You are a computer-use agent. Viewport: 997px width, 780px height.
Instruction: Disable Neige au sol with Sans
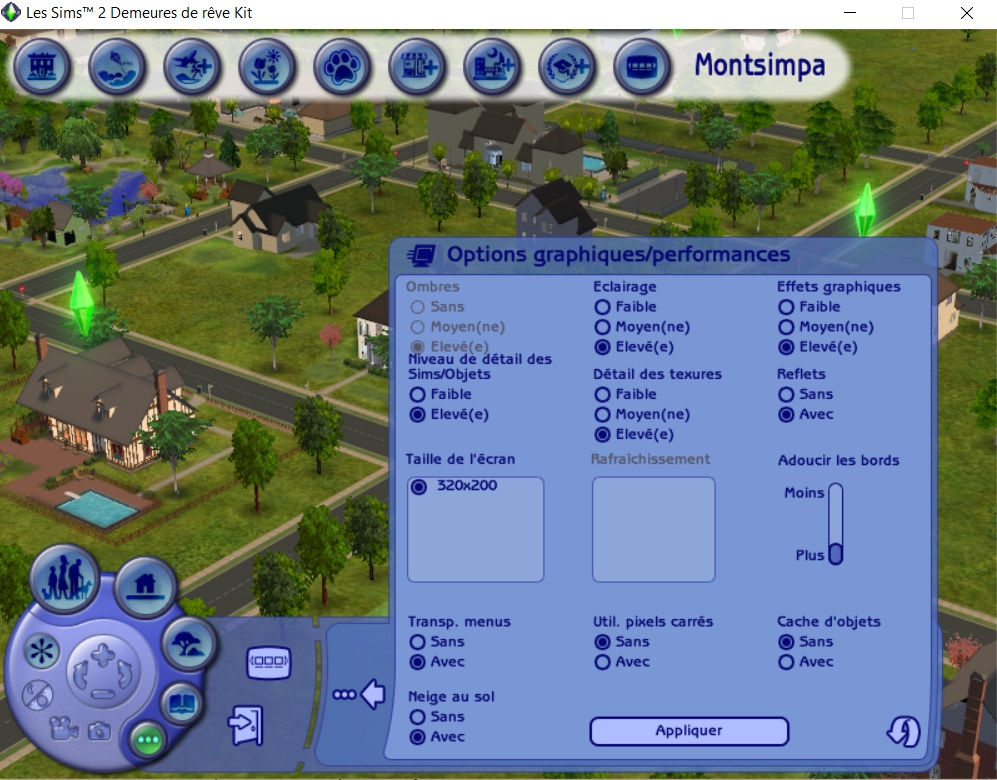tap(417, 717)
